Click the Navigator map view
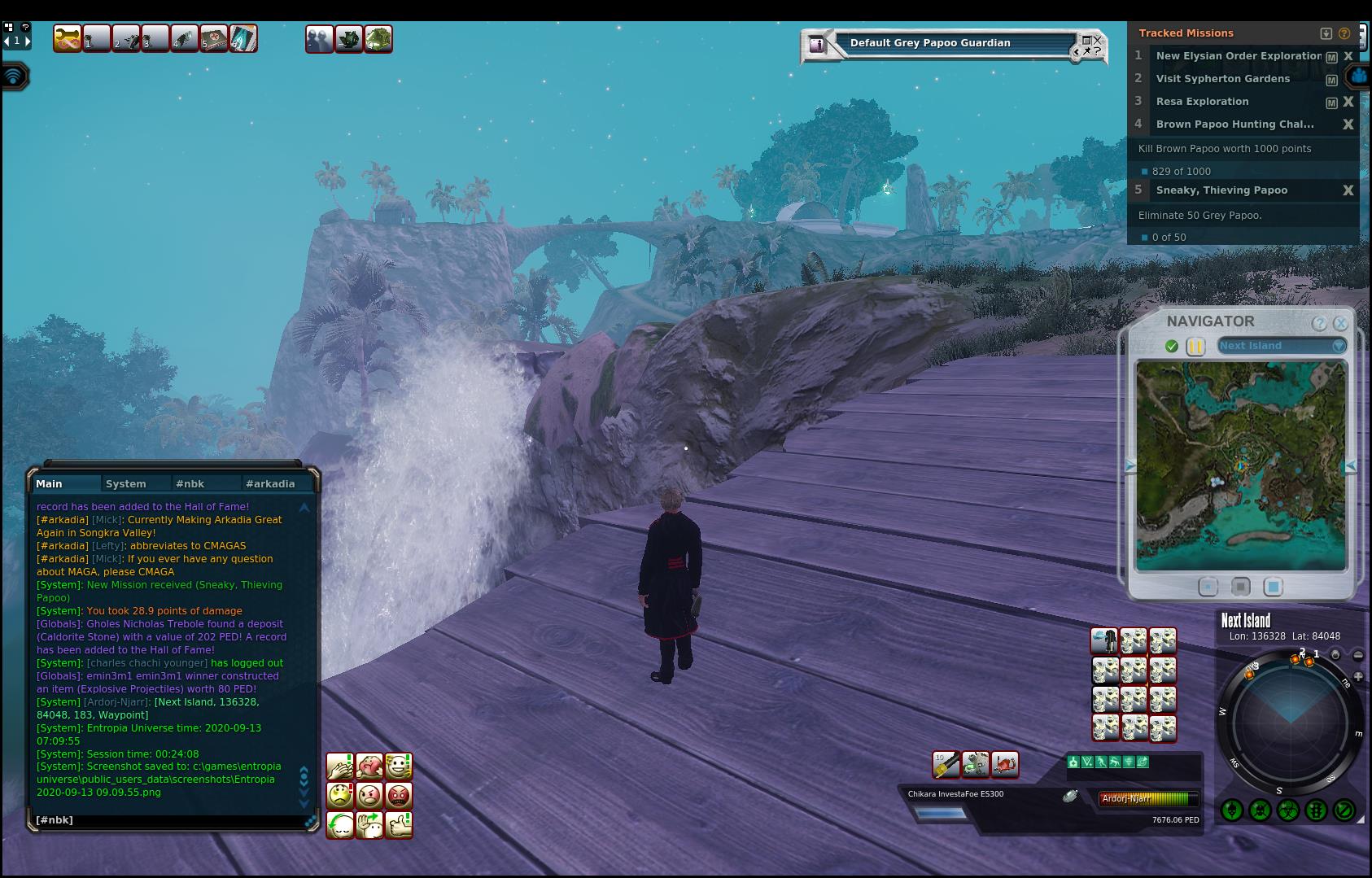The image size is (1372, 878). pos(1241,465)
